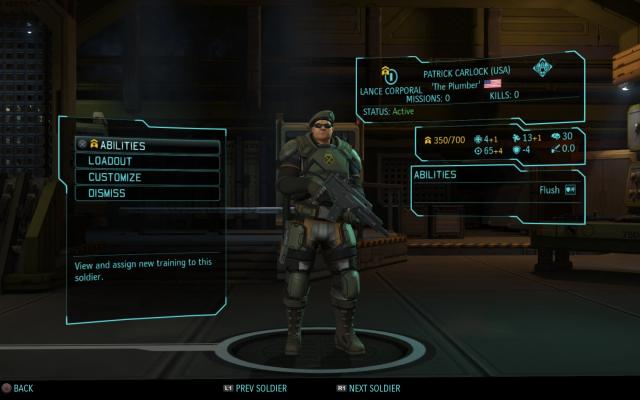Dismiss soldier Patrick Carlock
This screenshot has height=400, width=640.
tap(147, 193)
